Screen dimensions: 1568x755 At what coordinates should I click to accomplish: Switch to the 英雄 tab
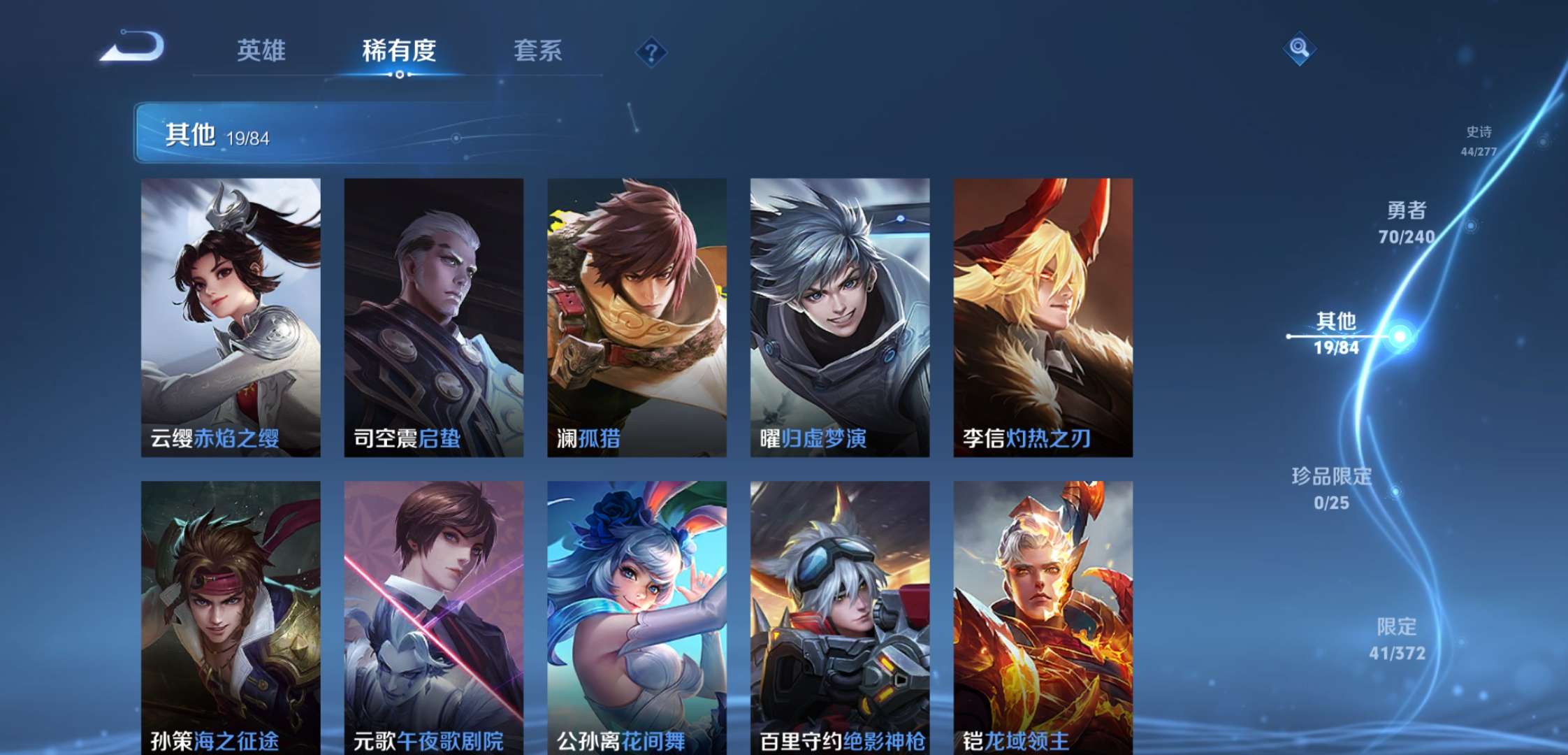pos(262,51)
